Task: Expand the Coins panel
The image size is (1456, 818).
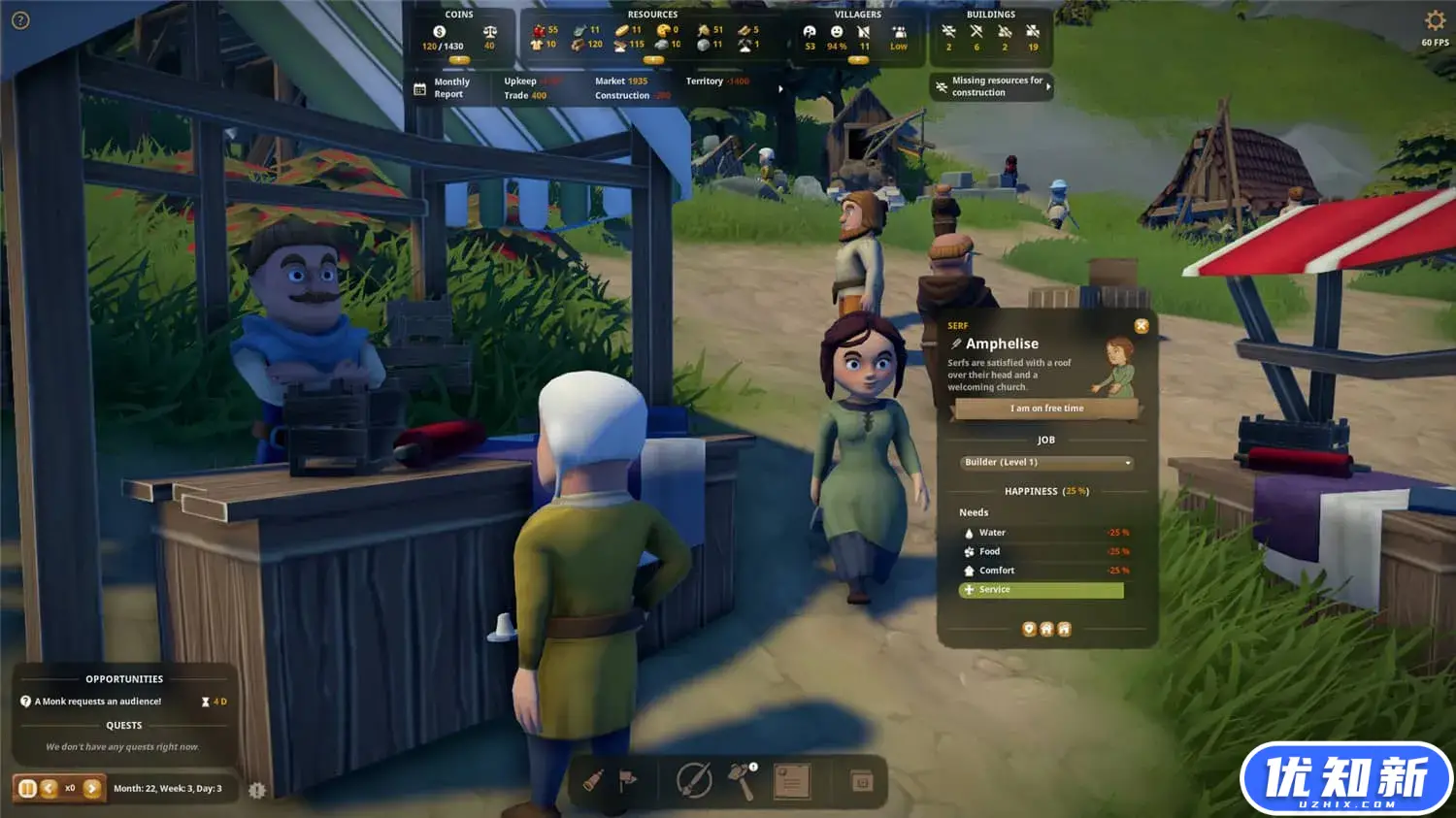Action: point(459,60)
